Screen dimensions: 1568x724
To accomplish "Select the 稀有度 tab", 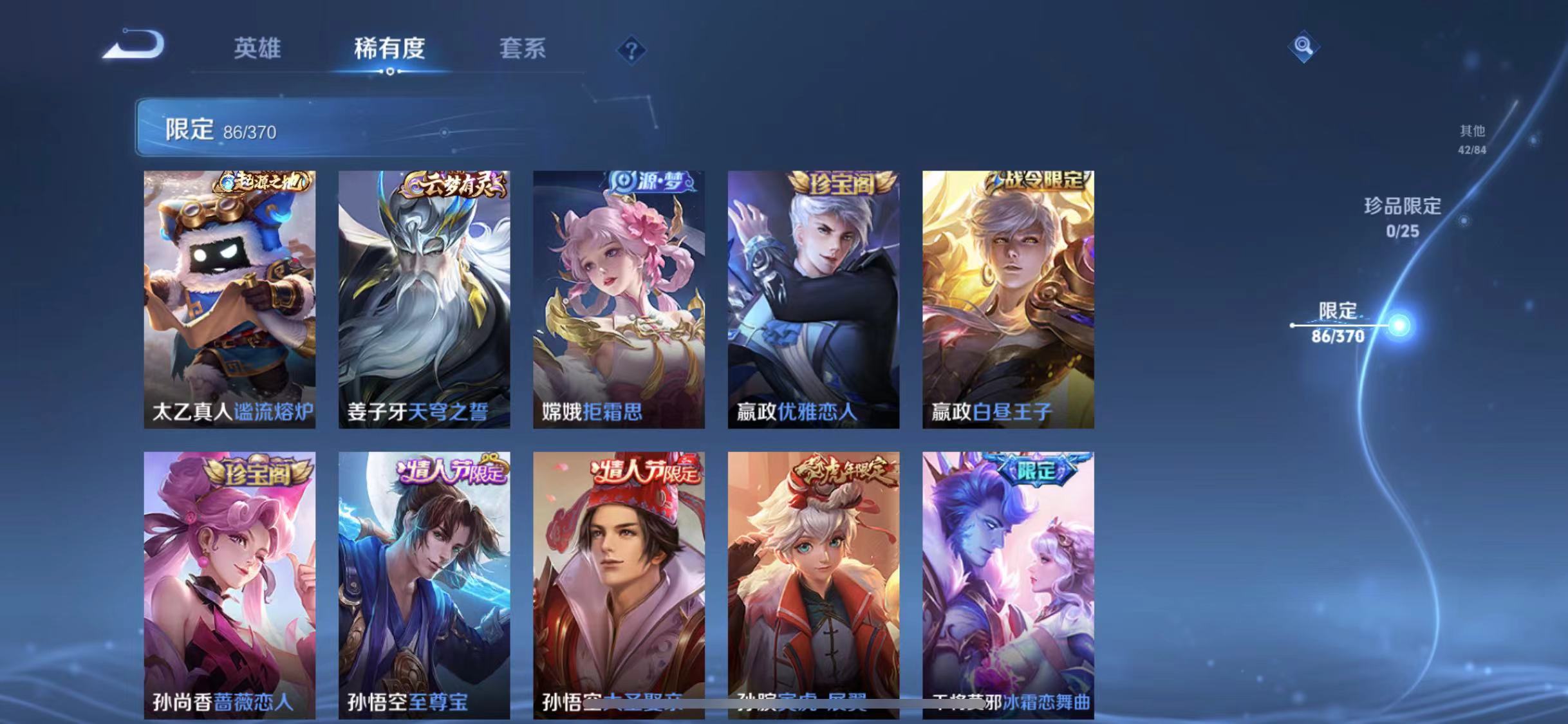I will point(389,48).
